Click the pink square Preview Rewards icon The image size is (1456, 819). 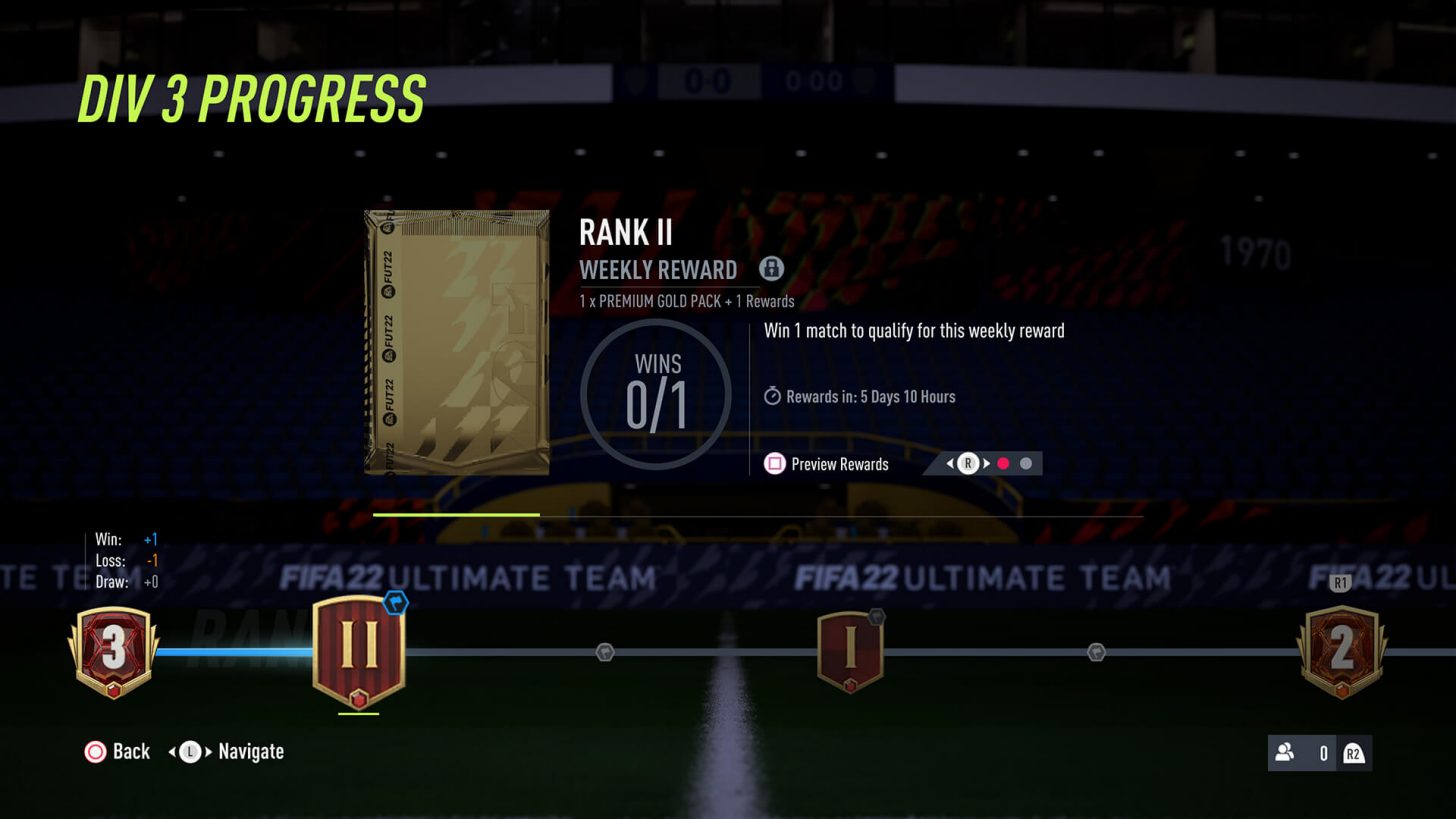click(775, 464)
